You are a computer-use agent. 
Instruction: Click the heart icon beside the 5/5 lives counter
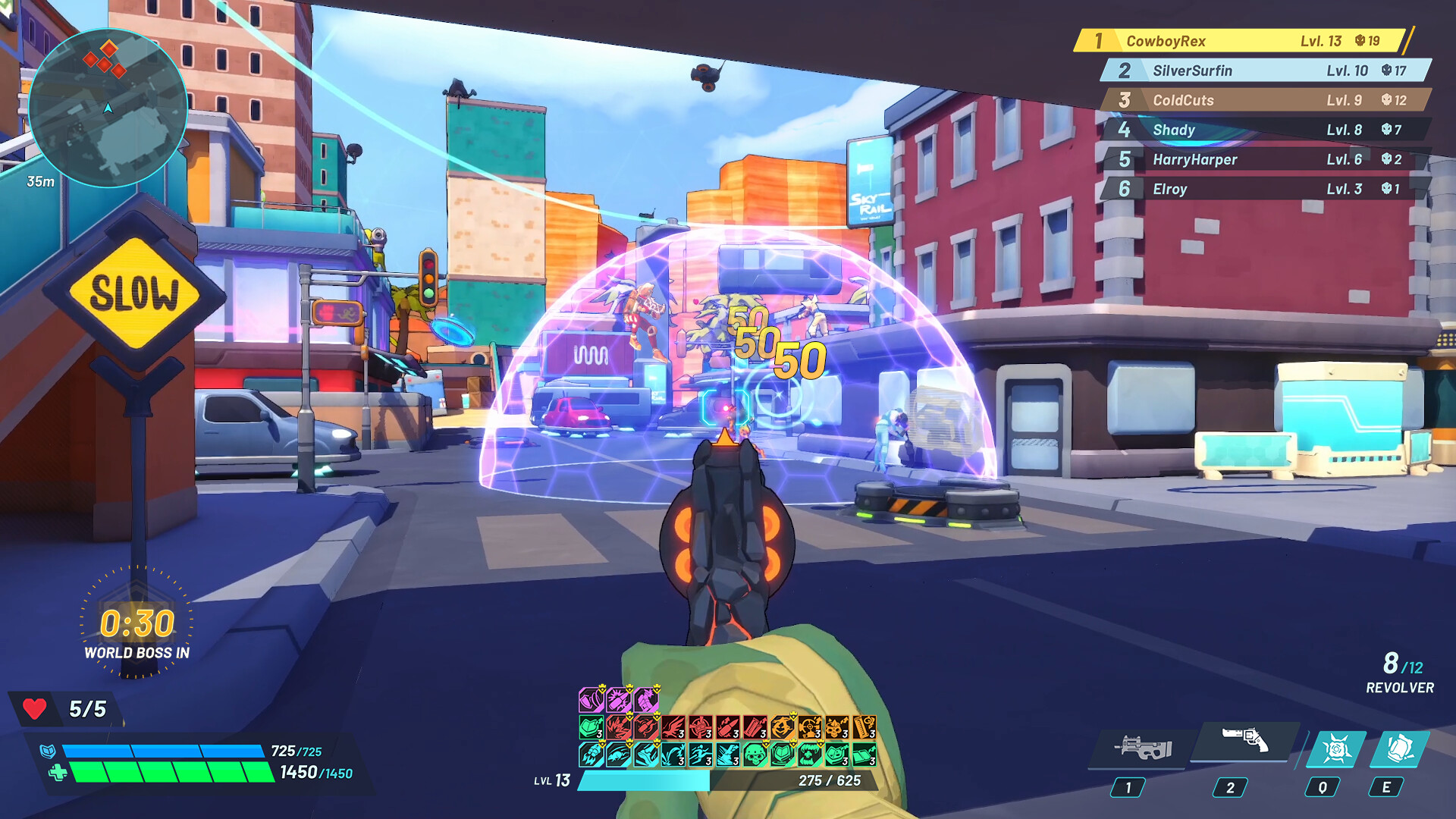[x=36, y=709]
